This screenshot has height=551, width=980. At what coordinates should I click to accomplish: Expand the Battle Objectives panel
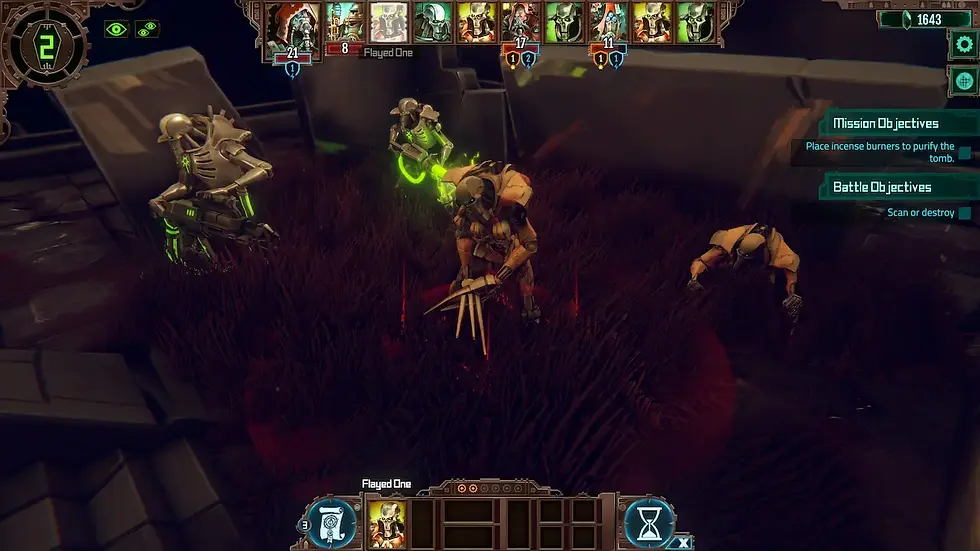[884, 187]
